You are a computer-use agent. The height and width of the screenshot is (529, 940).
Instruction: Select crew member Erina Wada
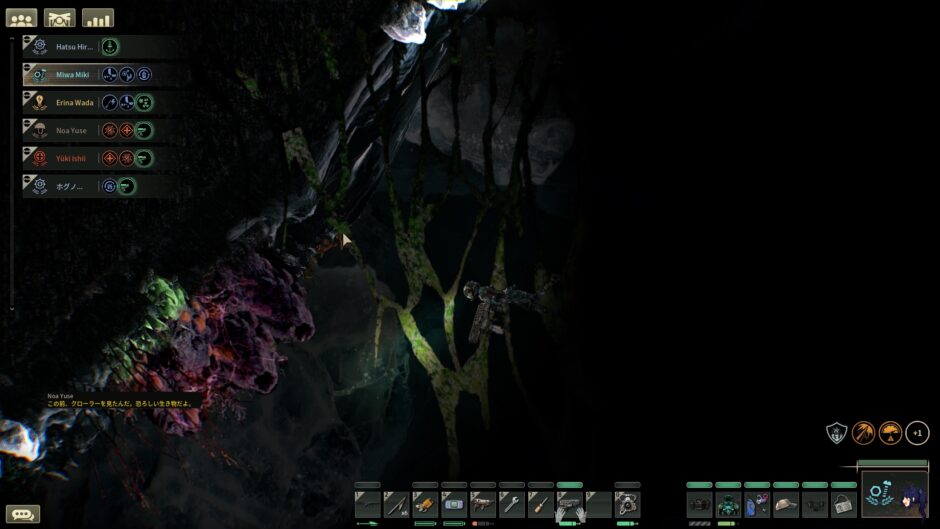75,102
